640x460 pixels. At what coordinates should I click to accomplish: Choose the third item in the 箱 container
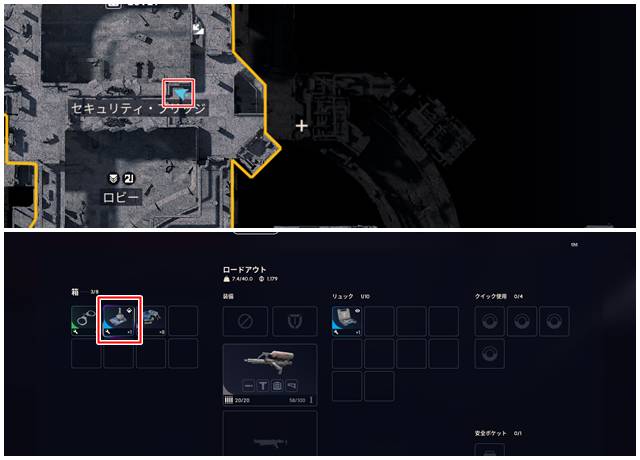[x=151, y=320]
